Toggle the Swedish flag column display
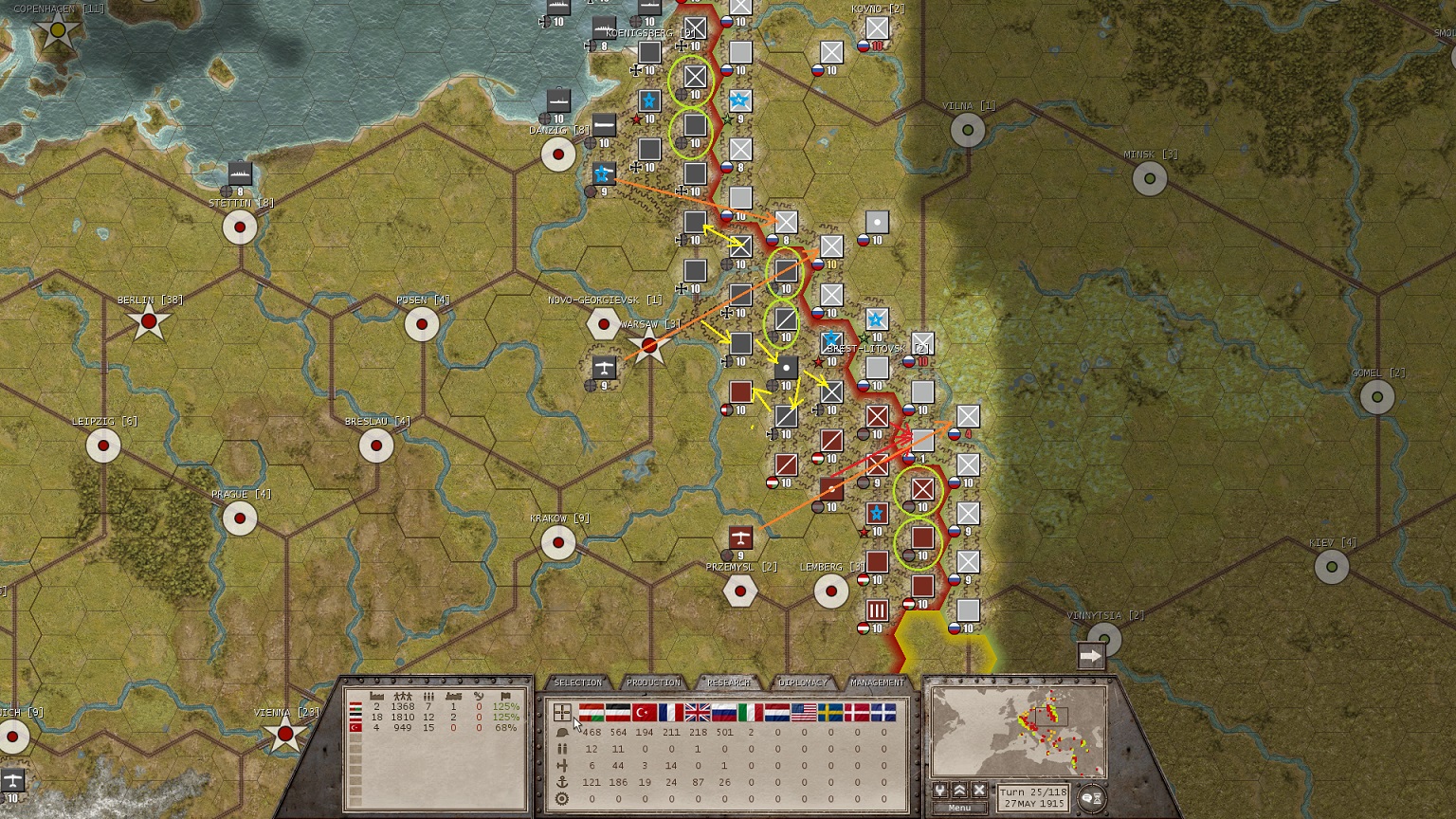The height and width of the screenshot is (819, 1456). pyautogui.click(x=830, y=711)
